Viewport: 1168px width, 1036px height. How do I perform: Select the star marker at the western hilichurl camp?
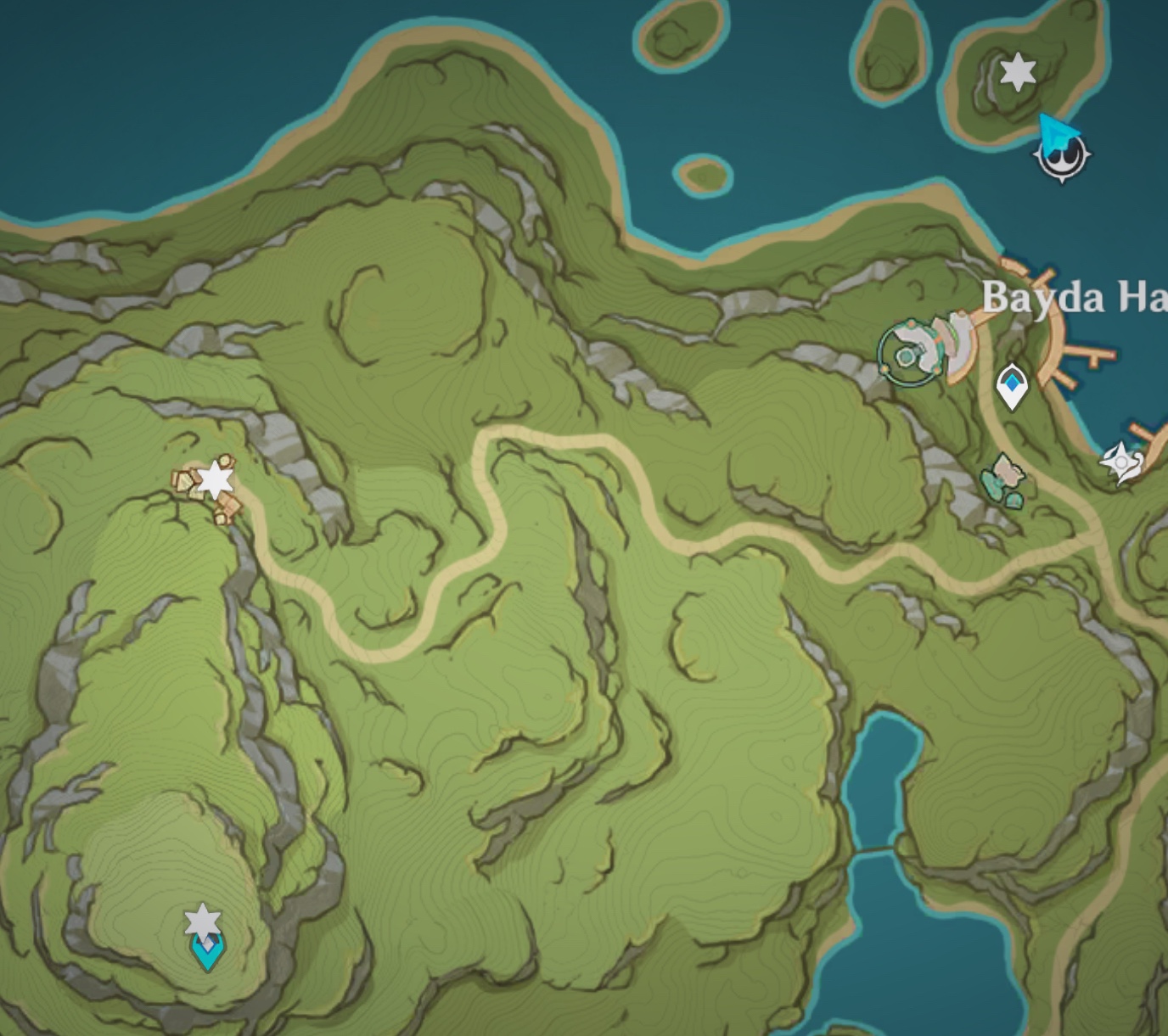pos(217,479)
